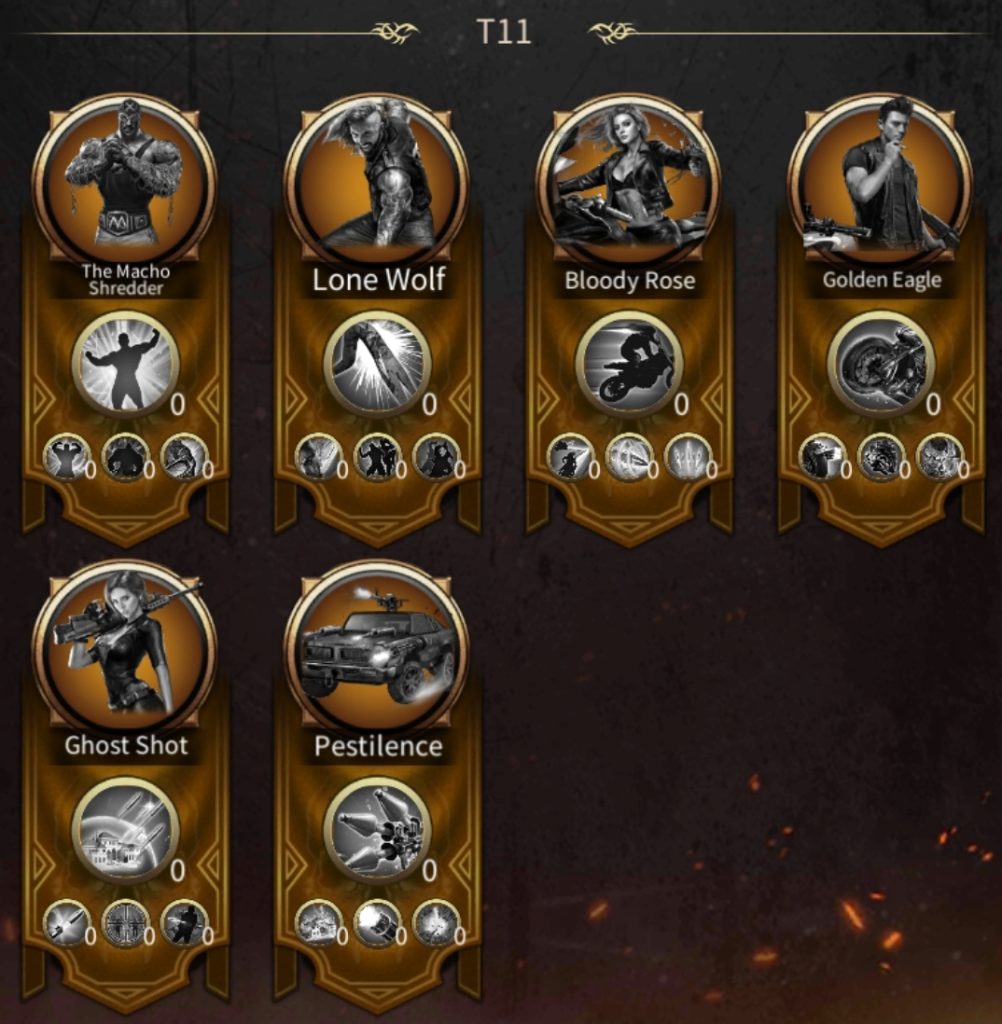
Task: Open Bloody Rose's large motorcycle rider skill
Action: 629,364
